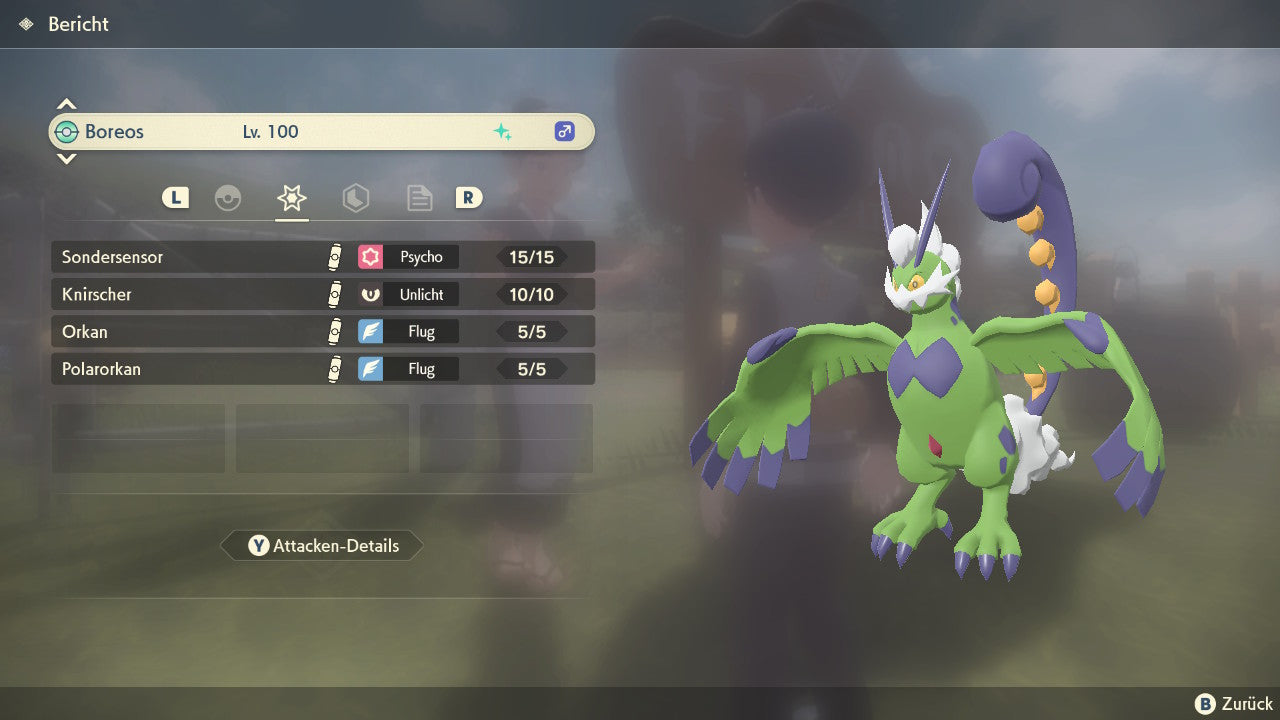Switch to the document notes tab
This screenshot has width=1280, height=720.
(x=420, y=198)
